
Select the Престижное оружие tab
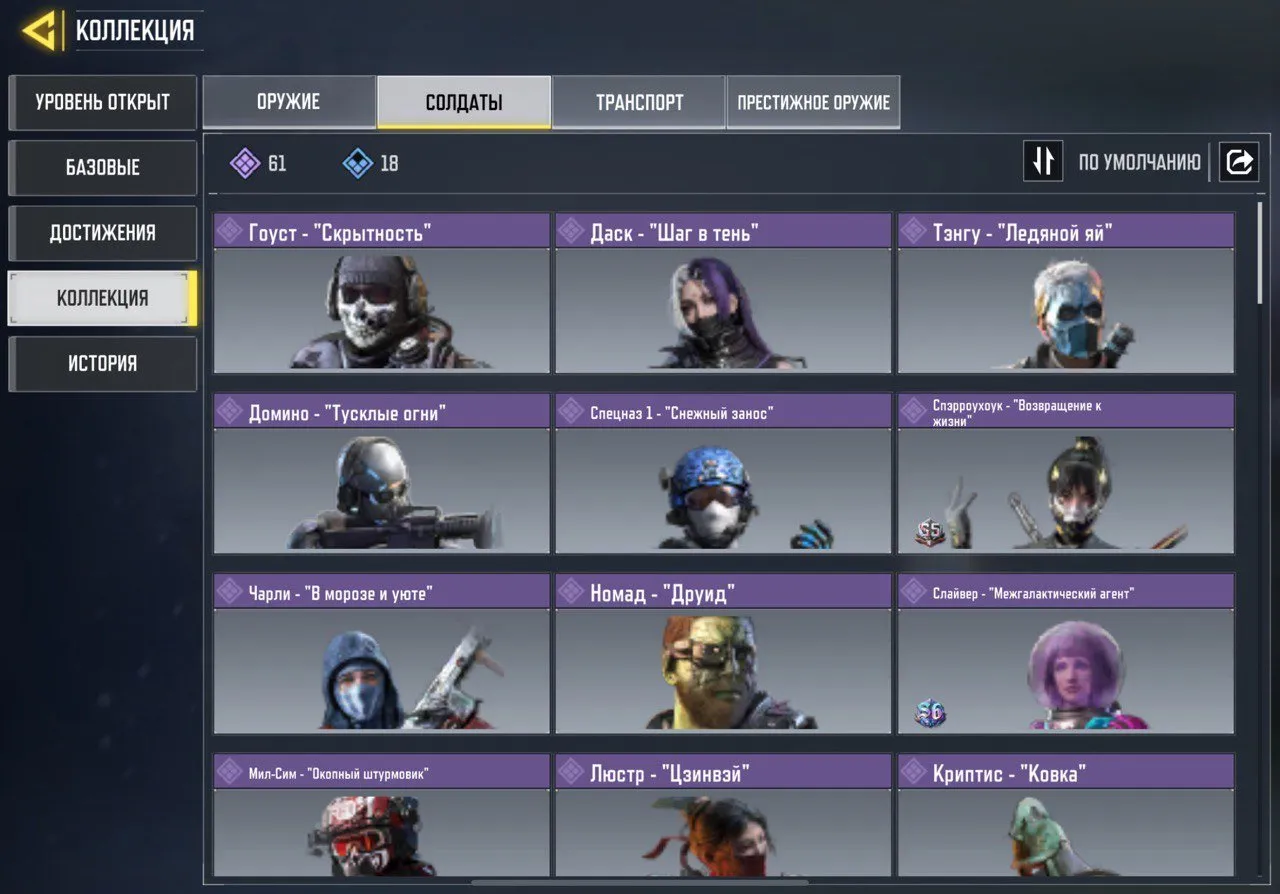(813, 101)
